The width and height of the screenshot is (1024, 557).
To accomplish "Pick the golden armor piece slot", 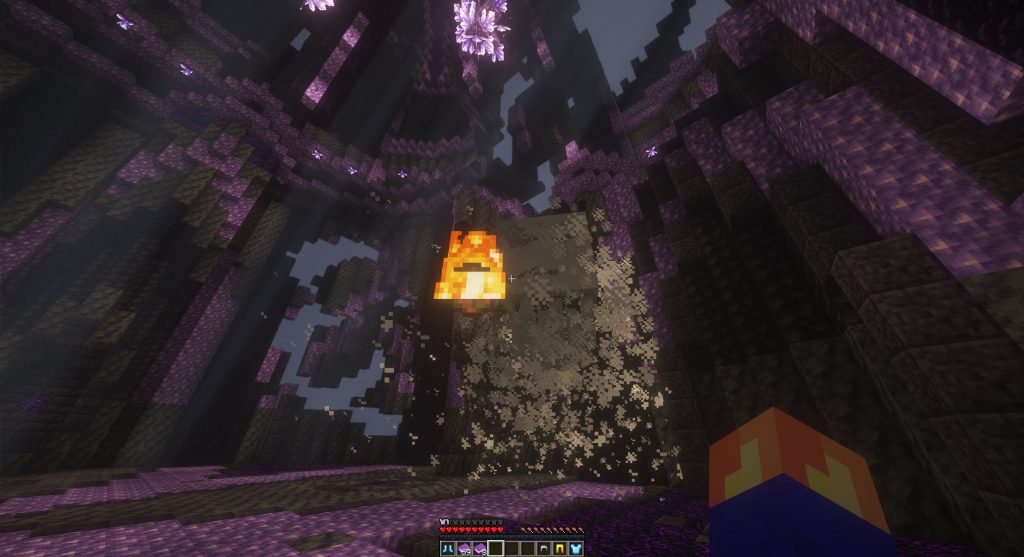I will 559,548.
